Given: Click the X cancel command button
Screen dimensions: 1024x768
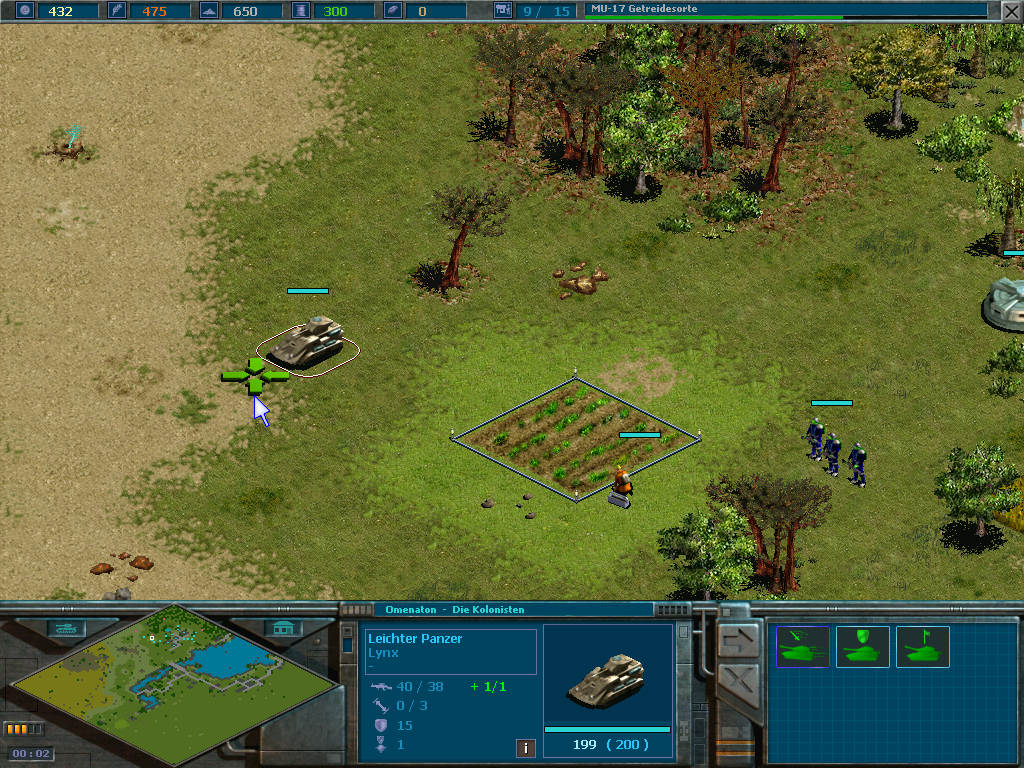Looking at the screenshot, I should pos(738,688).
